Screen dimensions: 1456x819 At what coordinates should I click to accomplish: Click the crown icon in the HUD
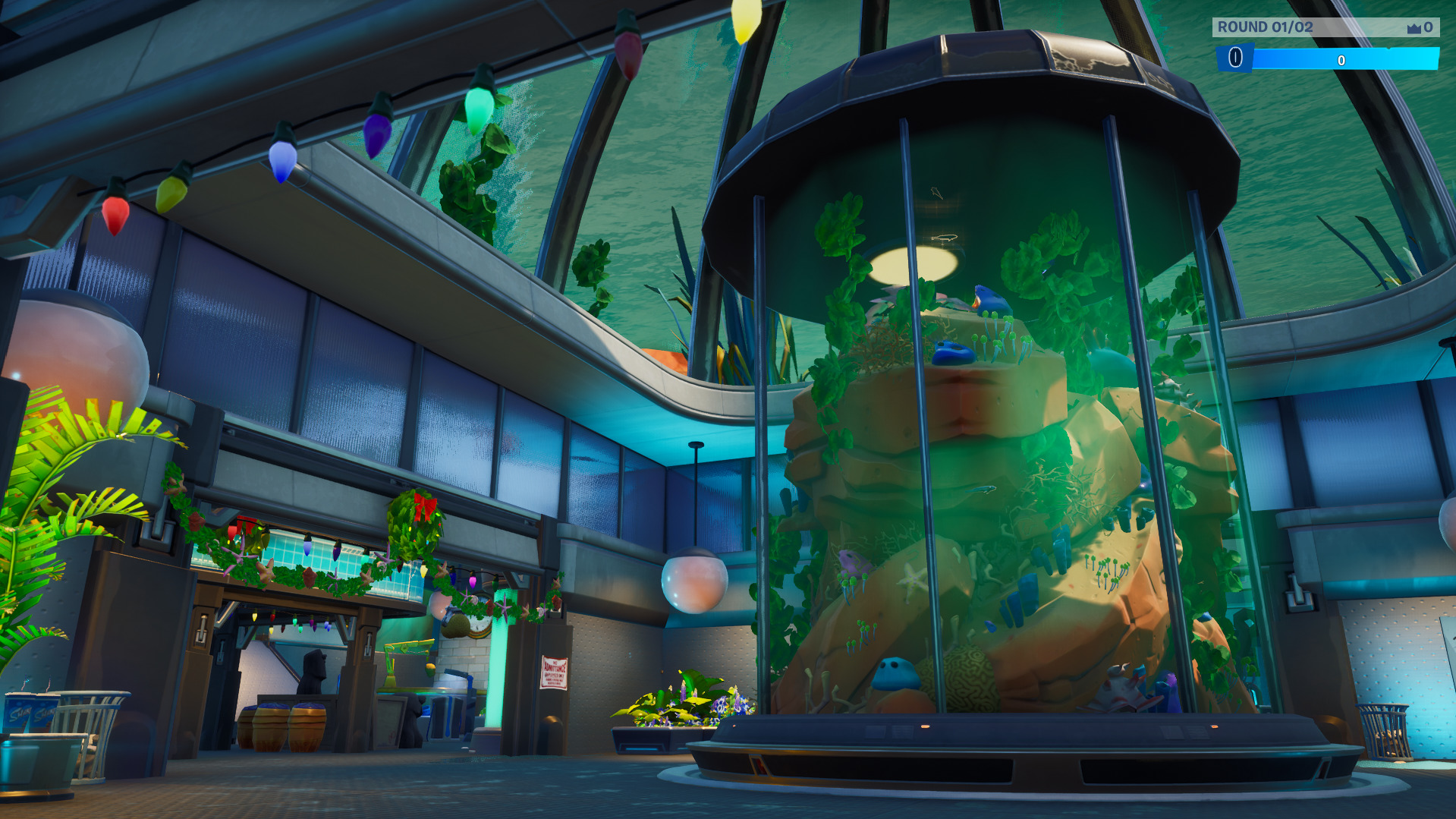coord(1414,28)
